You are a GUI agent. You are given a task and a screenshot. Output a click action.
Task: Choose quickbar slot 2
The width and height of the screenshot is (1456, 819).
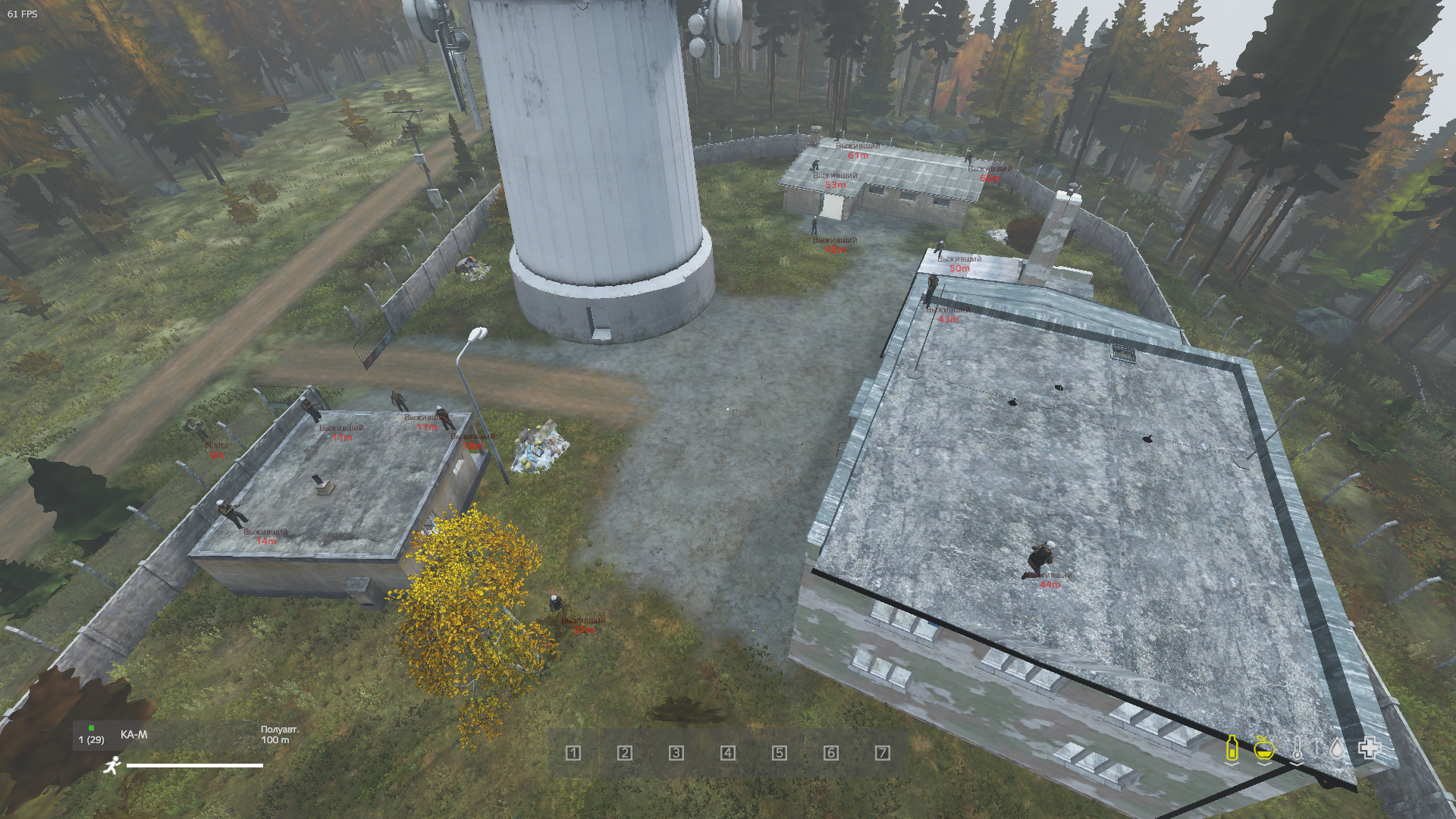625,753
